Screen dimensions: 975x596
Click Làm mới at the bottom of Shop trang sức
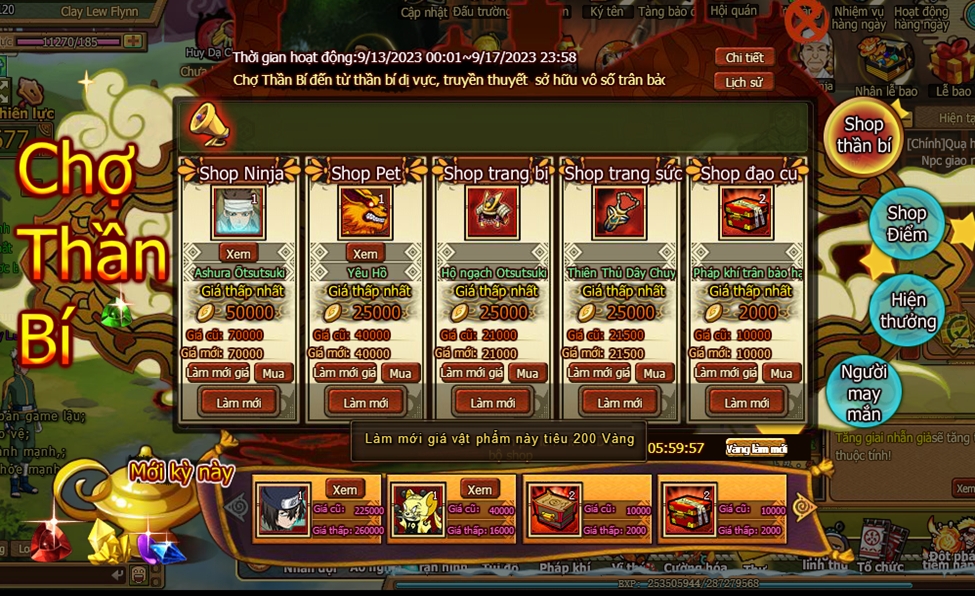pos(620,402)
